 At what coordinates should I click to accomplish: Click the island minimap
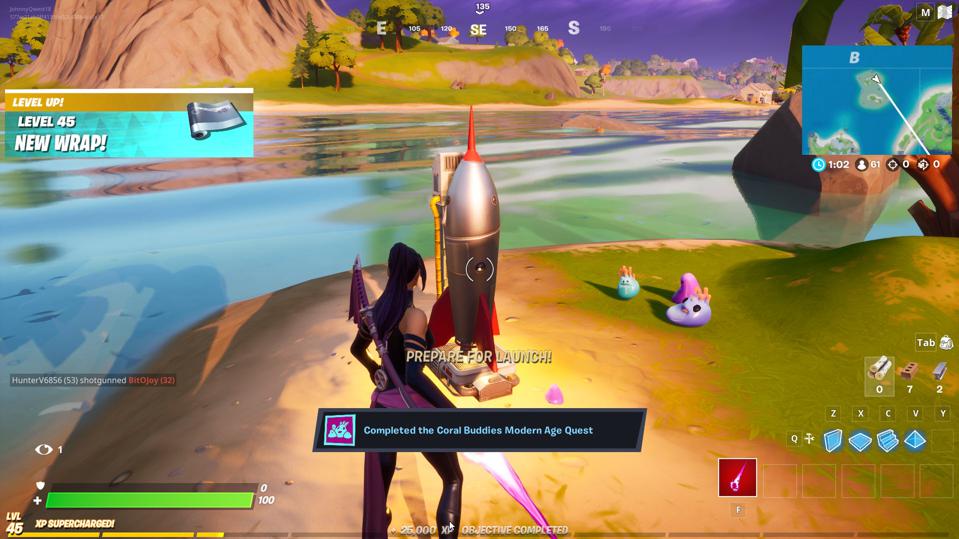(x=876, y=99)
